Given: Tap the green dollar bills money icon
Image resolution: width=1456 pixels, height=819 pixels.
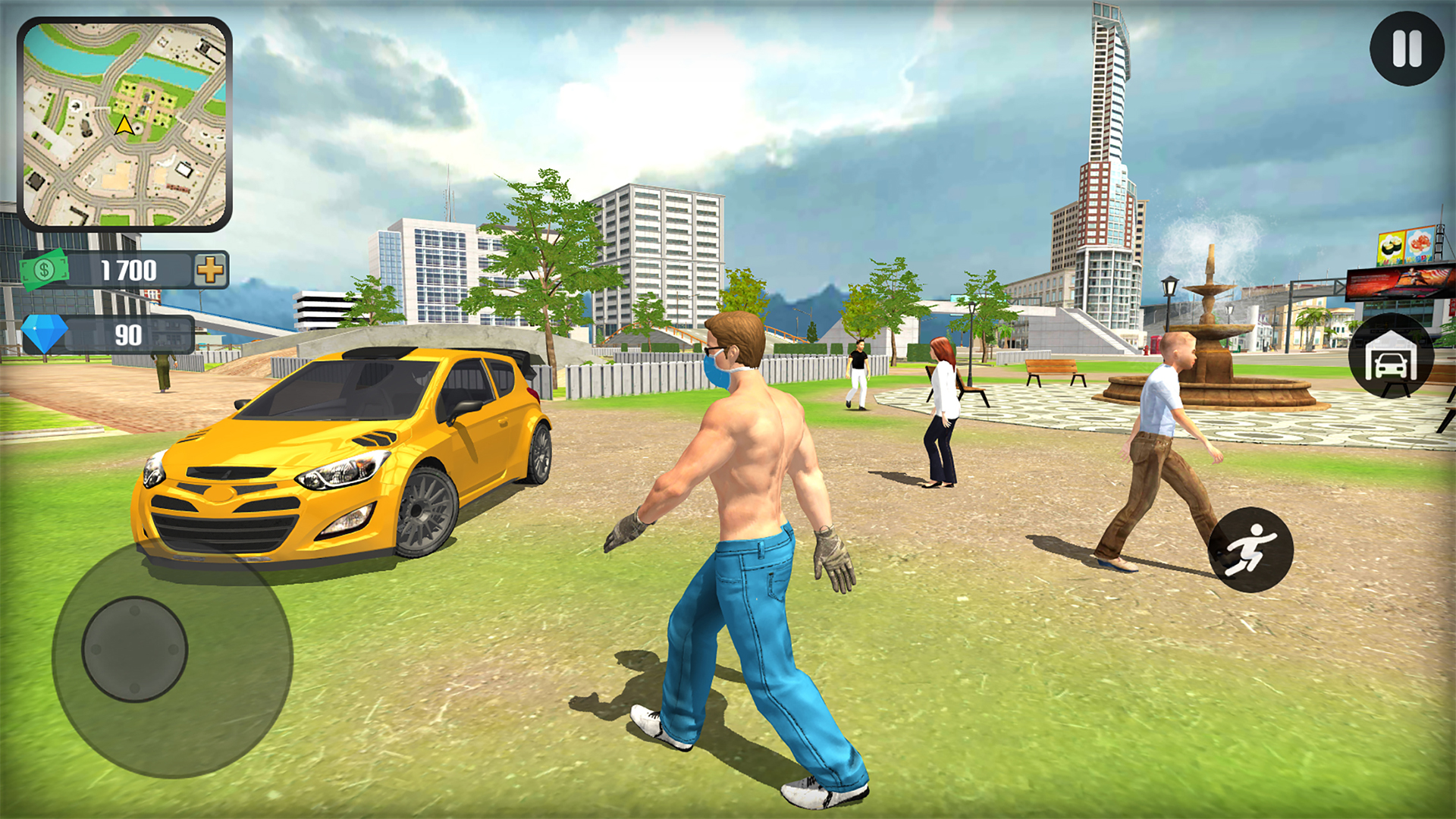Looking at the screenshot, I should point(43,268).
